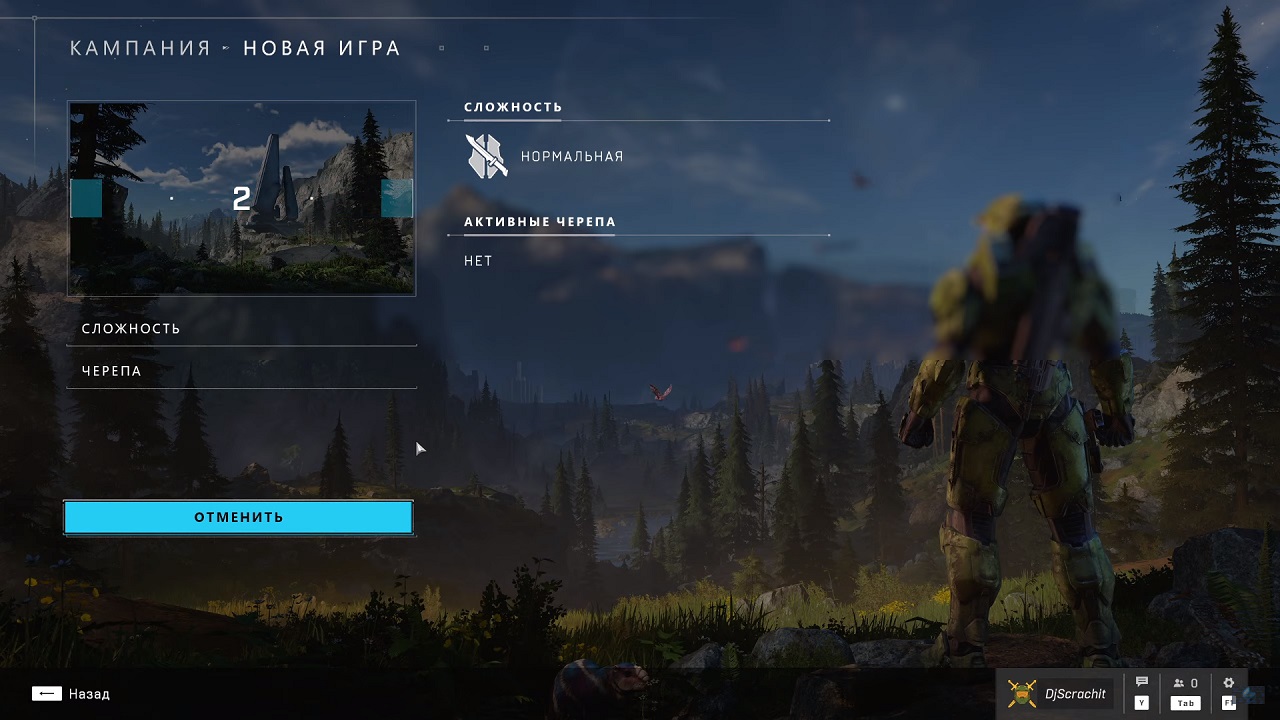The image size is (1280, 720).
Task: Open settings via the gear icon
Action: click(x=1229, y=684)
